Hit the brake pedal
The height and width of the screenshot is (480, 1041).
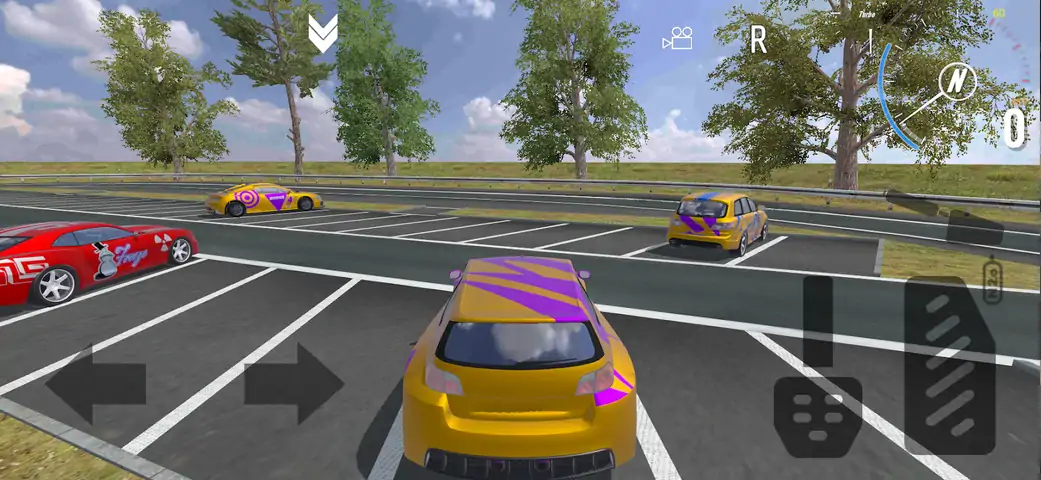(818, 415)
